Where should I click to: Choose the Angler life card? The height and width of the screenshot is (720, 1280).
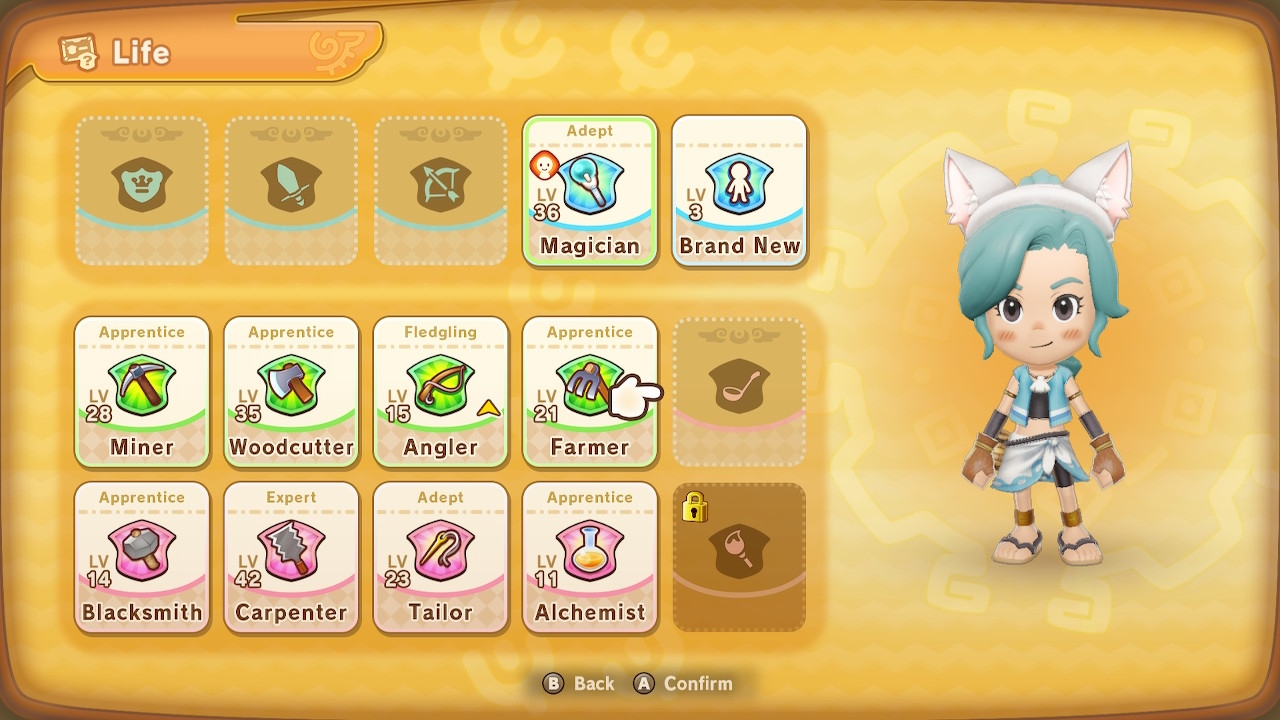tap(440, 392)
